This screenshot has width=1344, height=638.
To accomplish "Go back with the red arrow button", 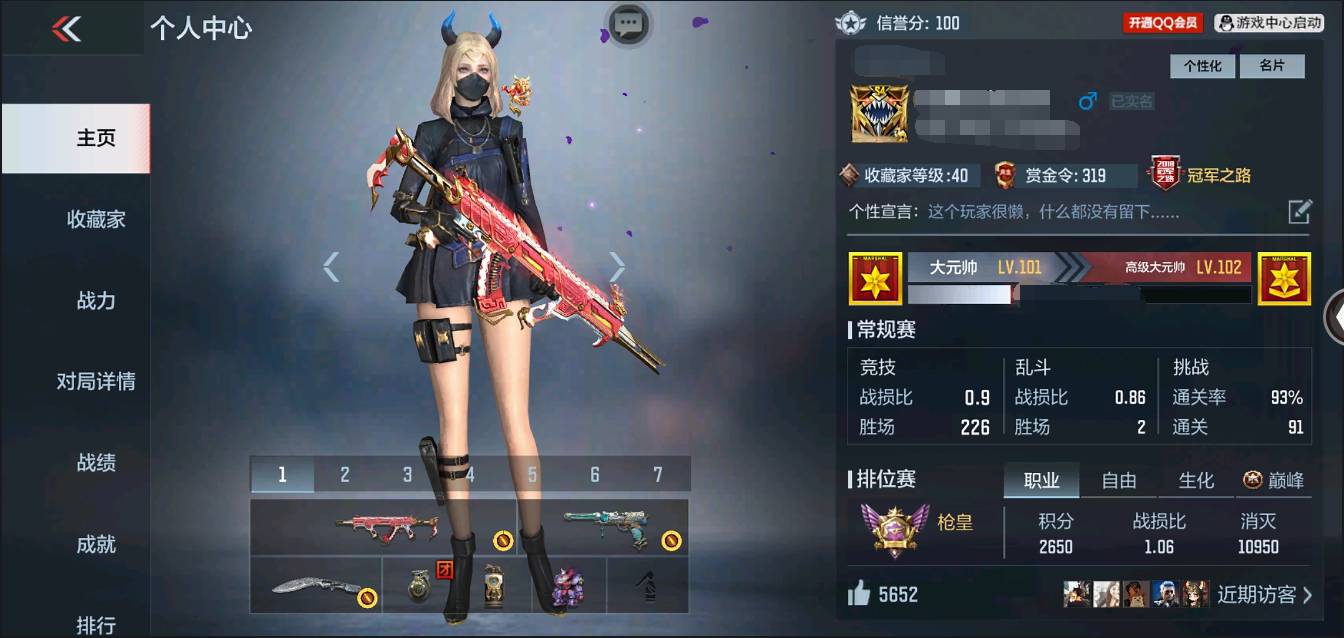I will 67,28.
